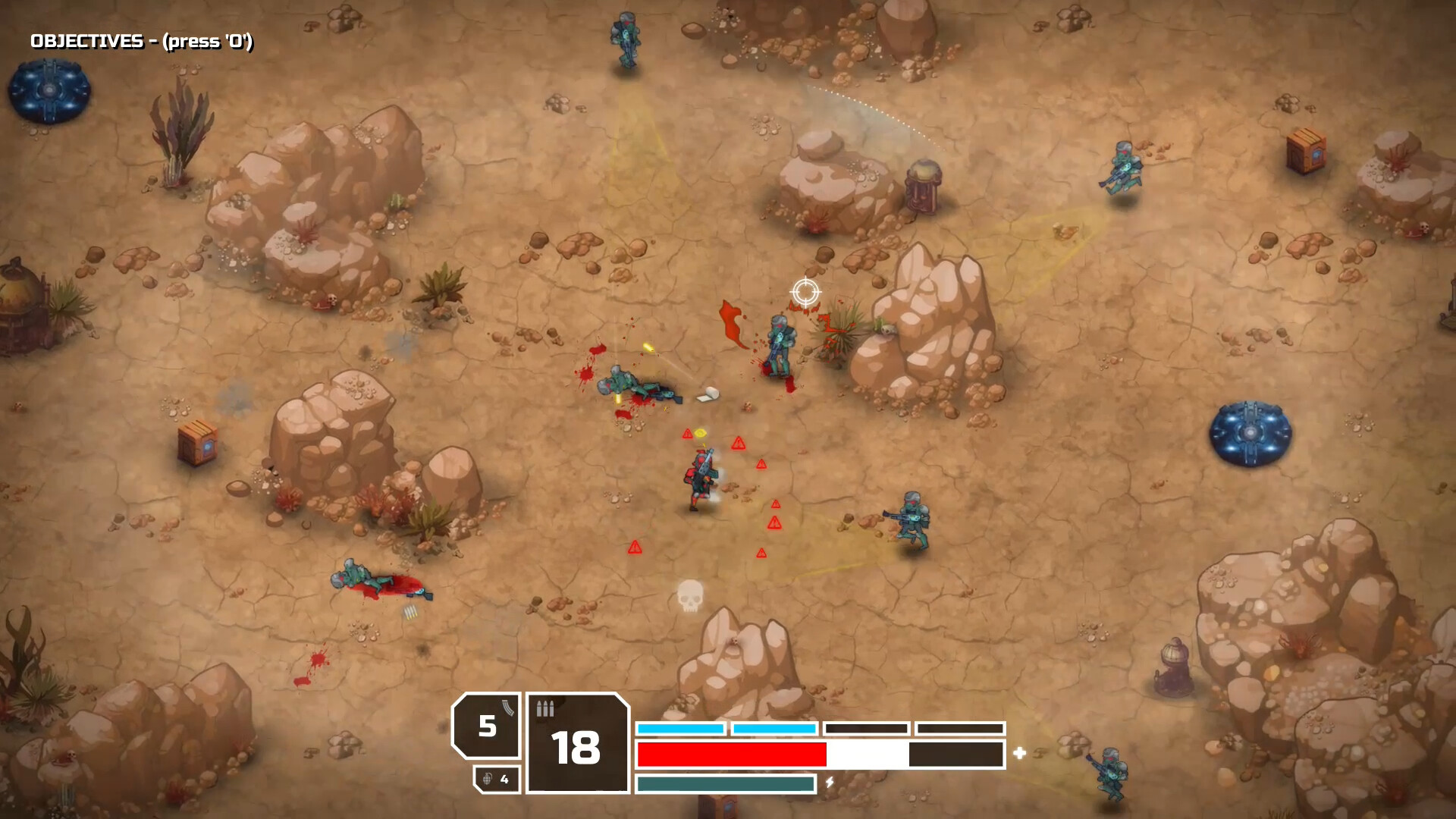Click the white plus health icon on HUD

click(x=1021, y=754)
